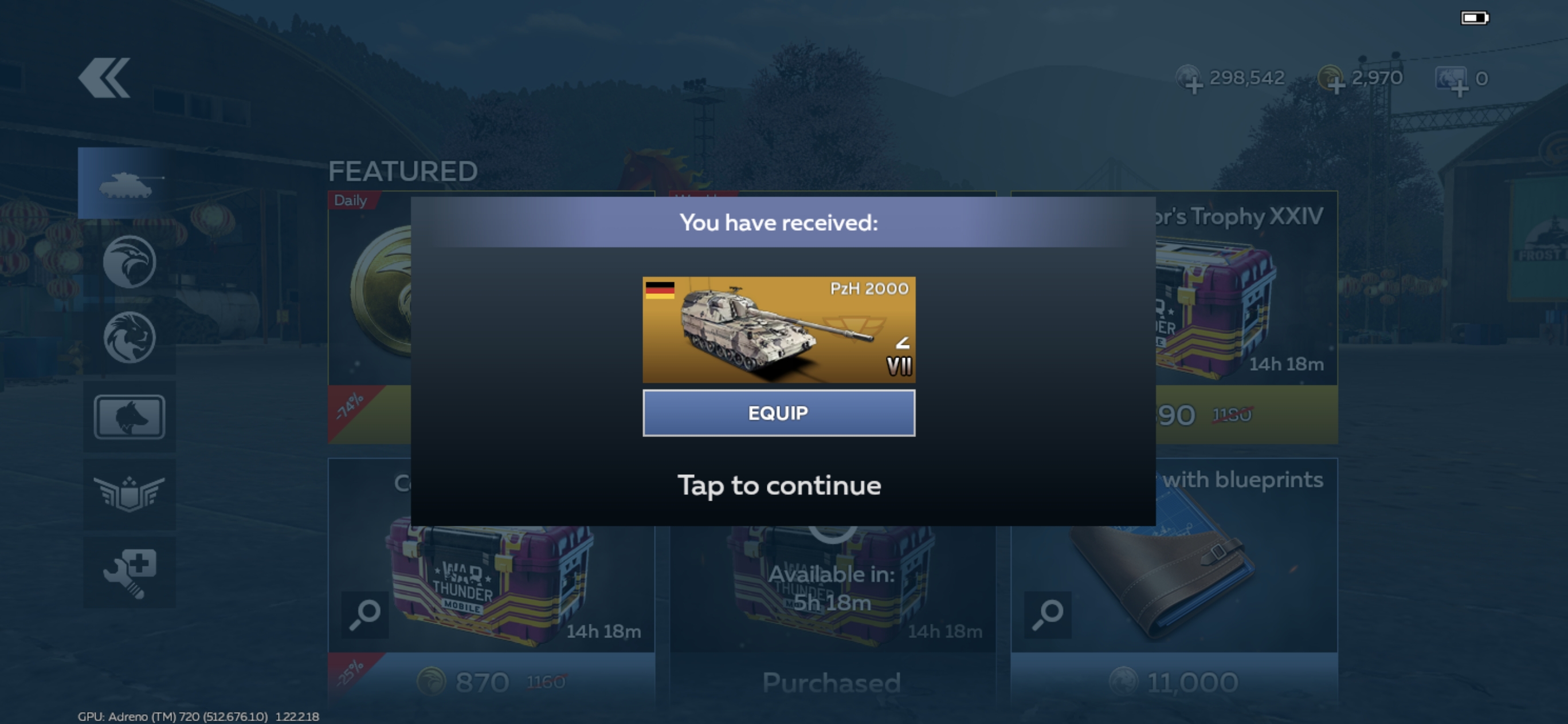1568x724 pixels.
Task: Click the back double-chevron arrow
Action: coord(105,77)
